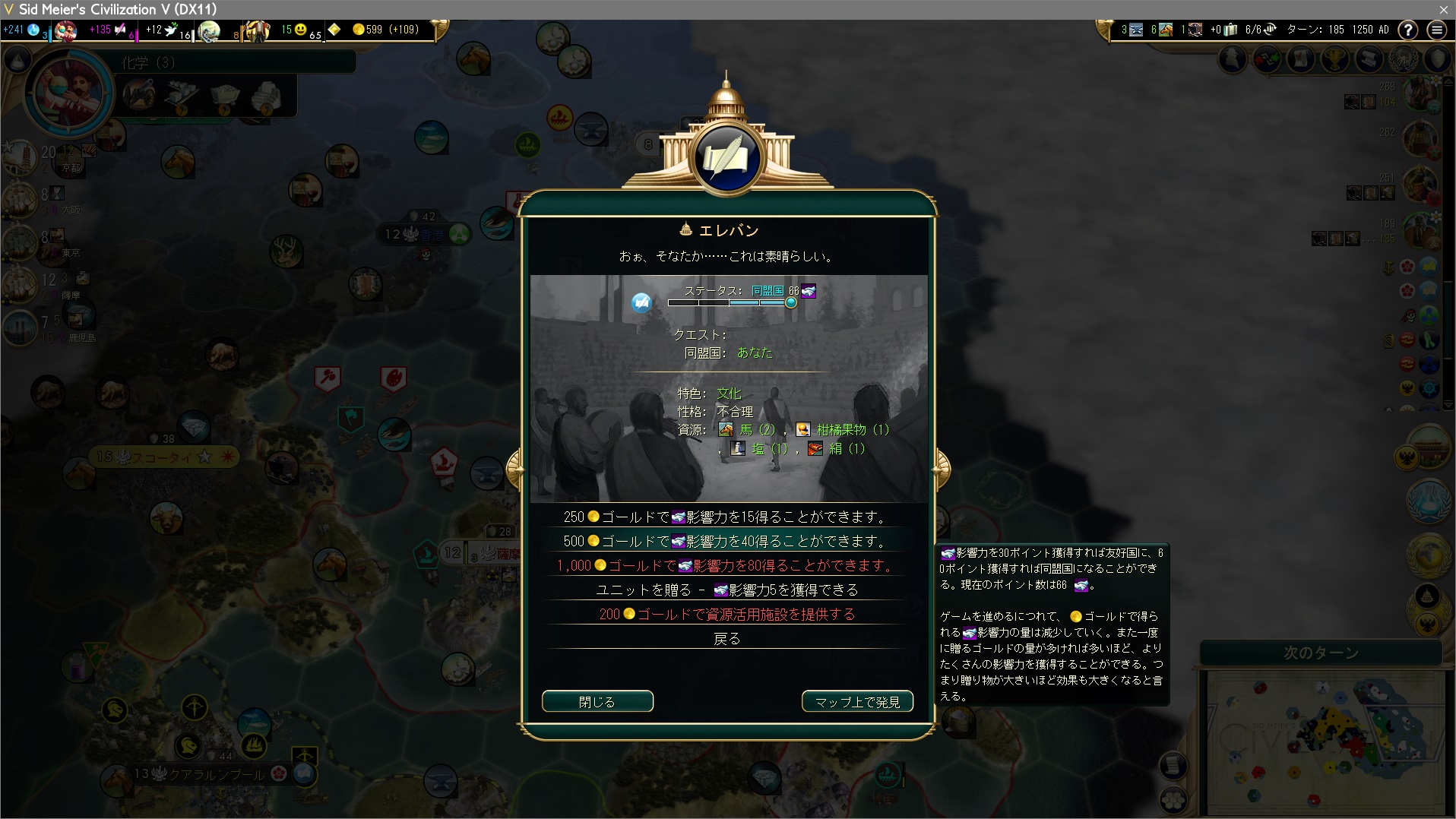This screenshot has height=819, width=1456.
Task: Click the leader portrait tech circle
Action: [x=68, y=93]
